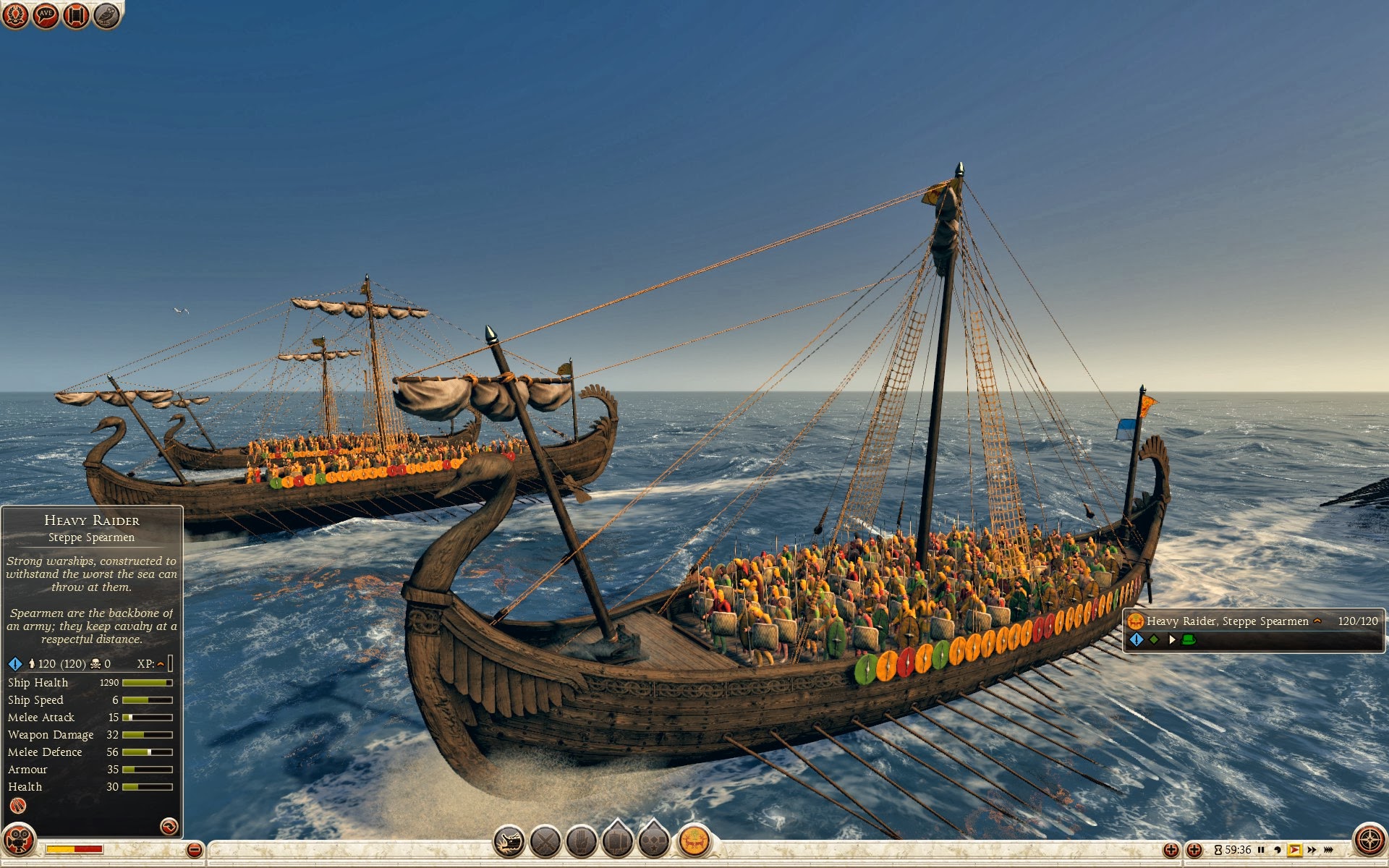Viewport: 1389px width, 868px height.
Task: Click the cinematic camera icon
Action: 19,841
